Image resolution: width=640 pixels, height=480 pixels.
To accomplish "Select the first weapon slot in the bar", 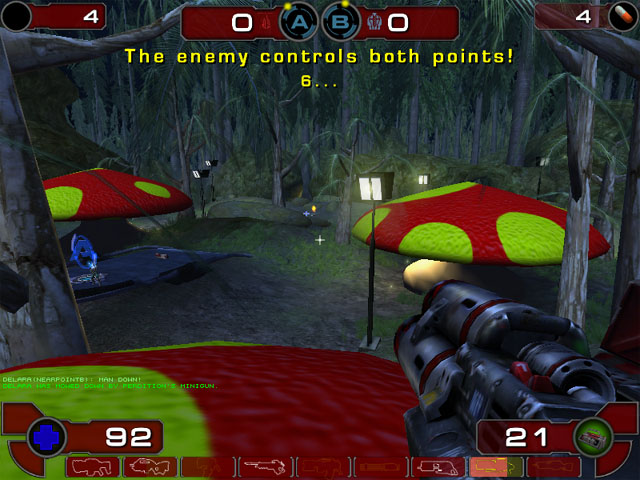I will [95, 467].
